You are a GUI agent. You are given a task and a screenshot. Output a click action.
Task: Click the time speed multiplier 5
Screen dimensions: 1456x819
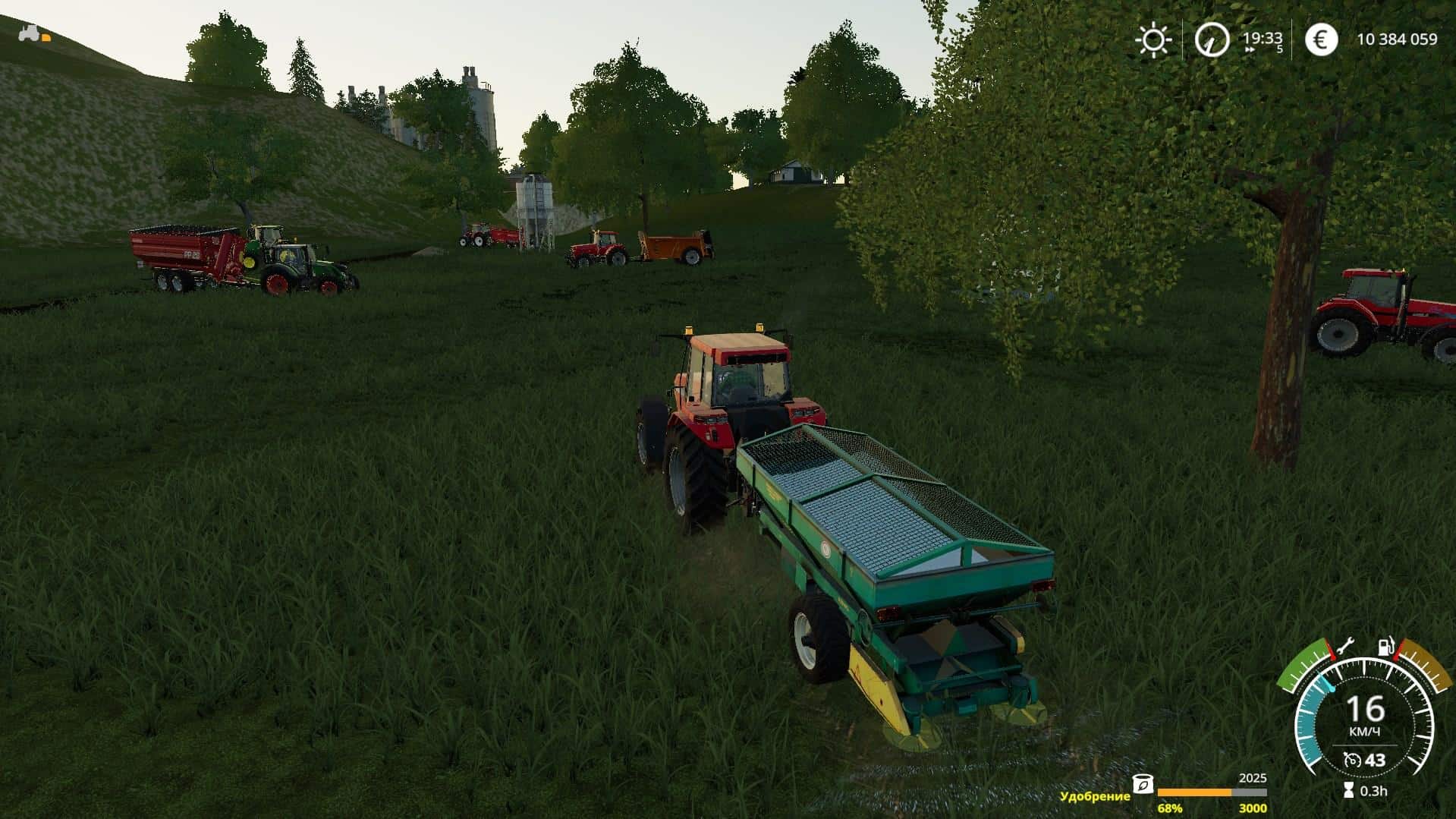(1280, 48)
